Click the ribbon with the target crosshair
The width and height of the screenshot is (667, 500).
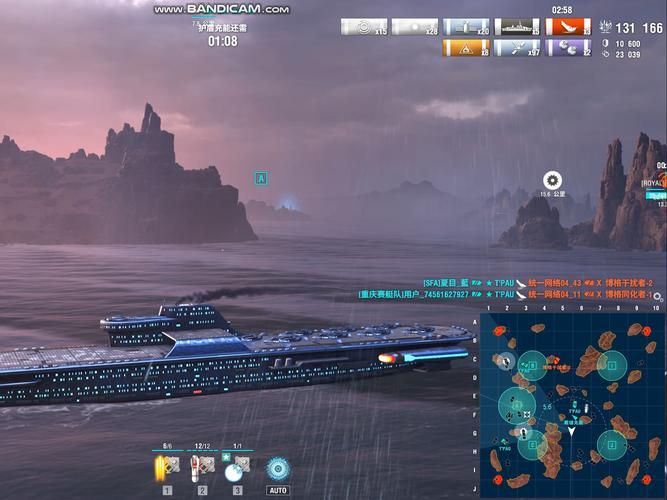(364, 27)
